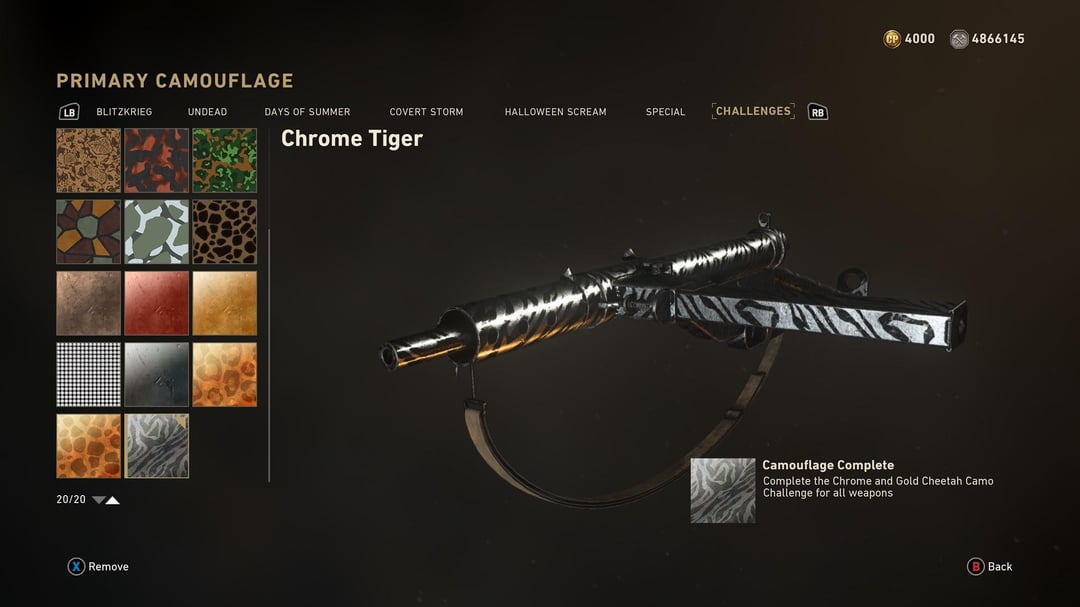1080x607 pixels.
Task: Choose the Special camouflage tab
Action: click(x=665, y=112)
